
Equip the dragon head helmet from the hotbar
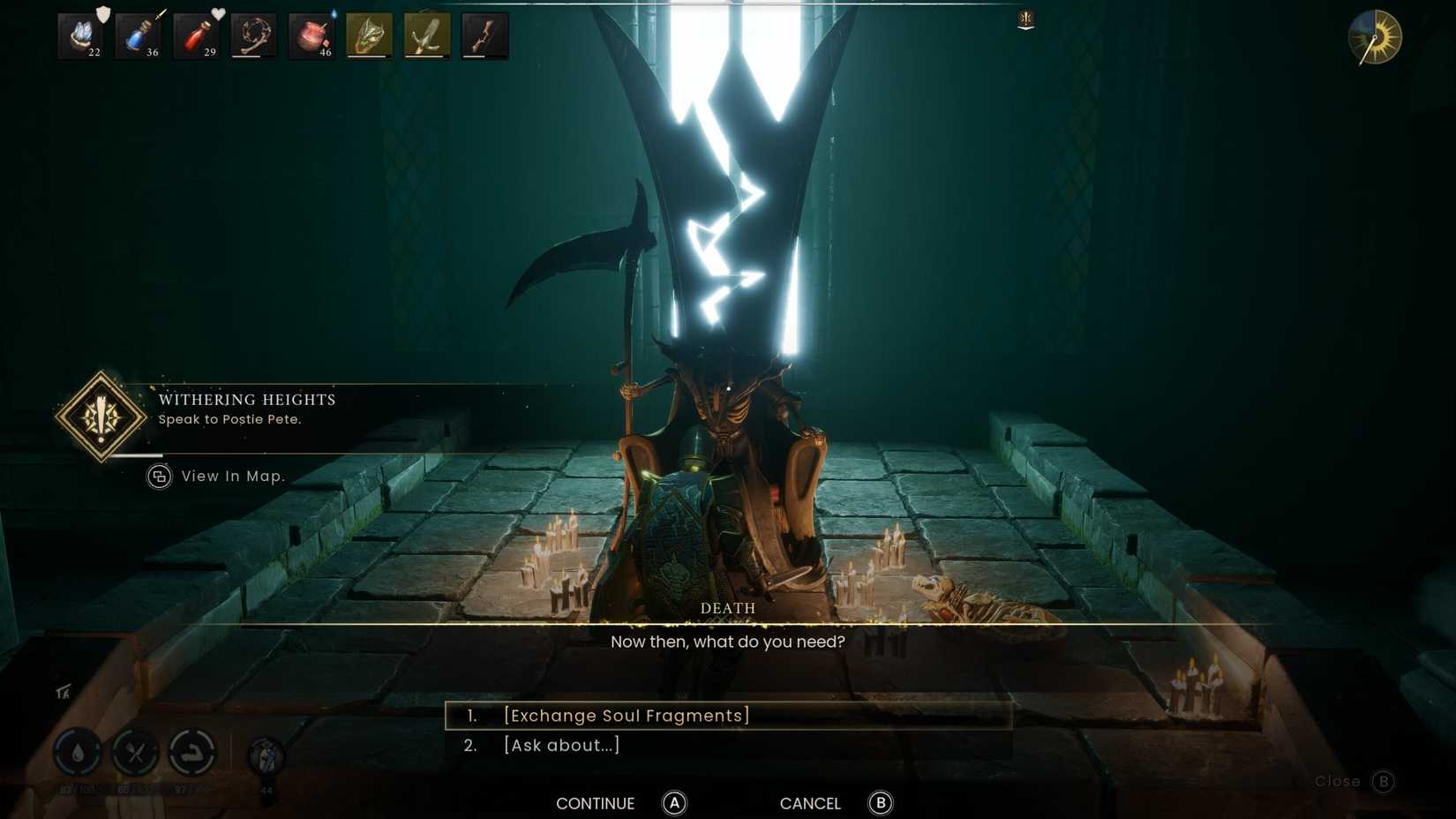(370, 35)
